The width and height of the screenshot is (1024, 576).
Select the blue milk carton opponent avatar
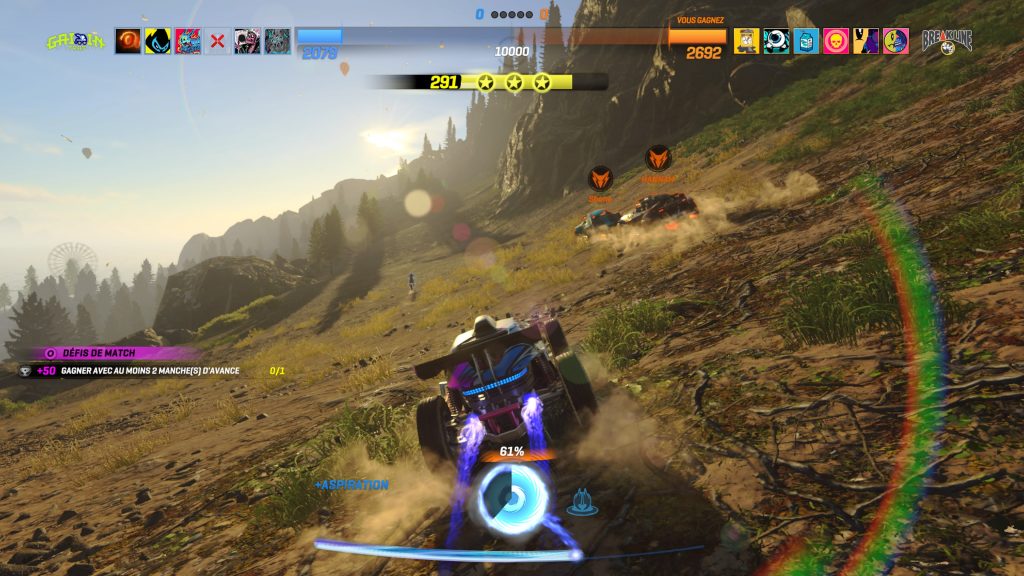[x=806, y=41]
